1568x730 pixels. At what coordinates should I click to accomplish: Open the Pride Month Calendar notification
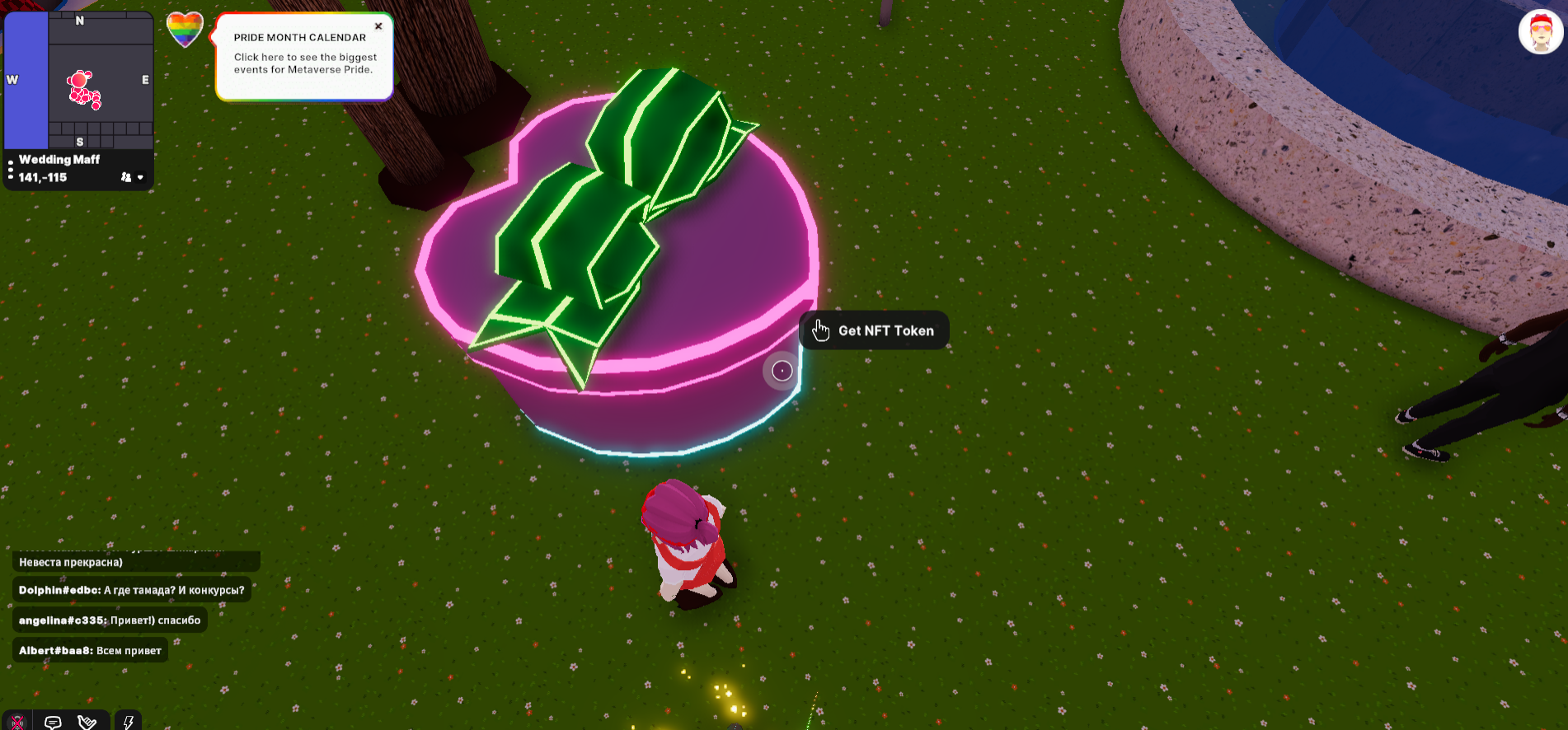coord(303,58)
